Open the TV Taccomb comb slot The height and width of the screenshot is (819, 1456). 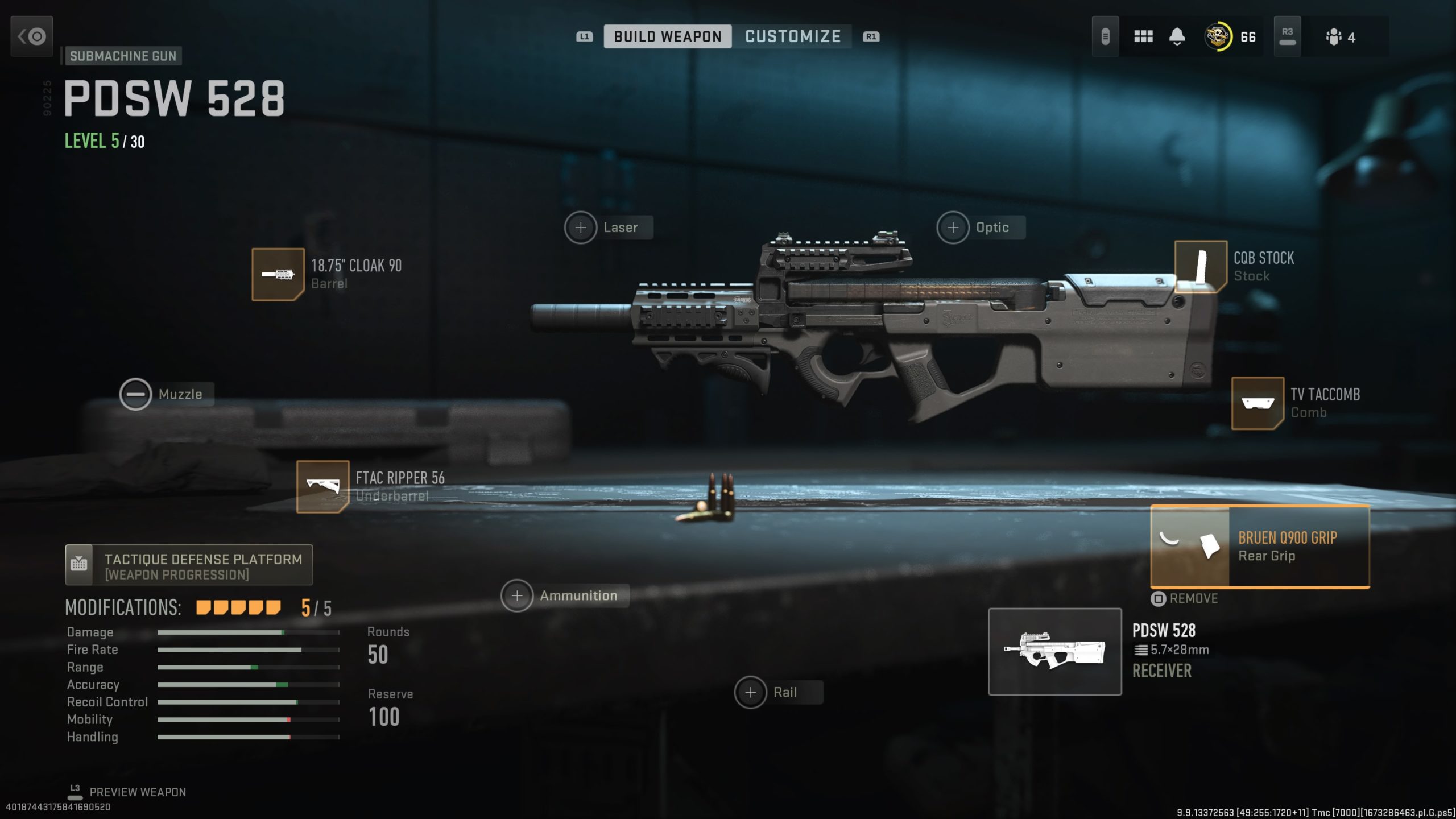click(x=1257, y=403)
